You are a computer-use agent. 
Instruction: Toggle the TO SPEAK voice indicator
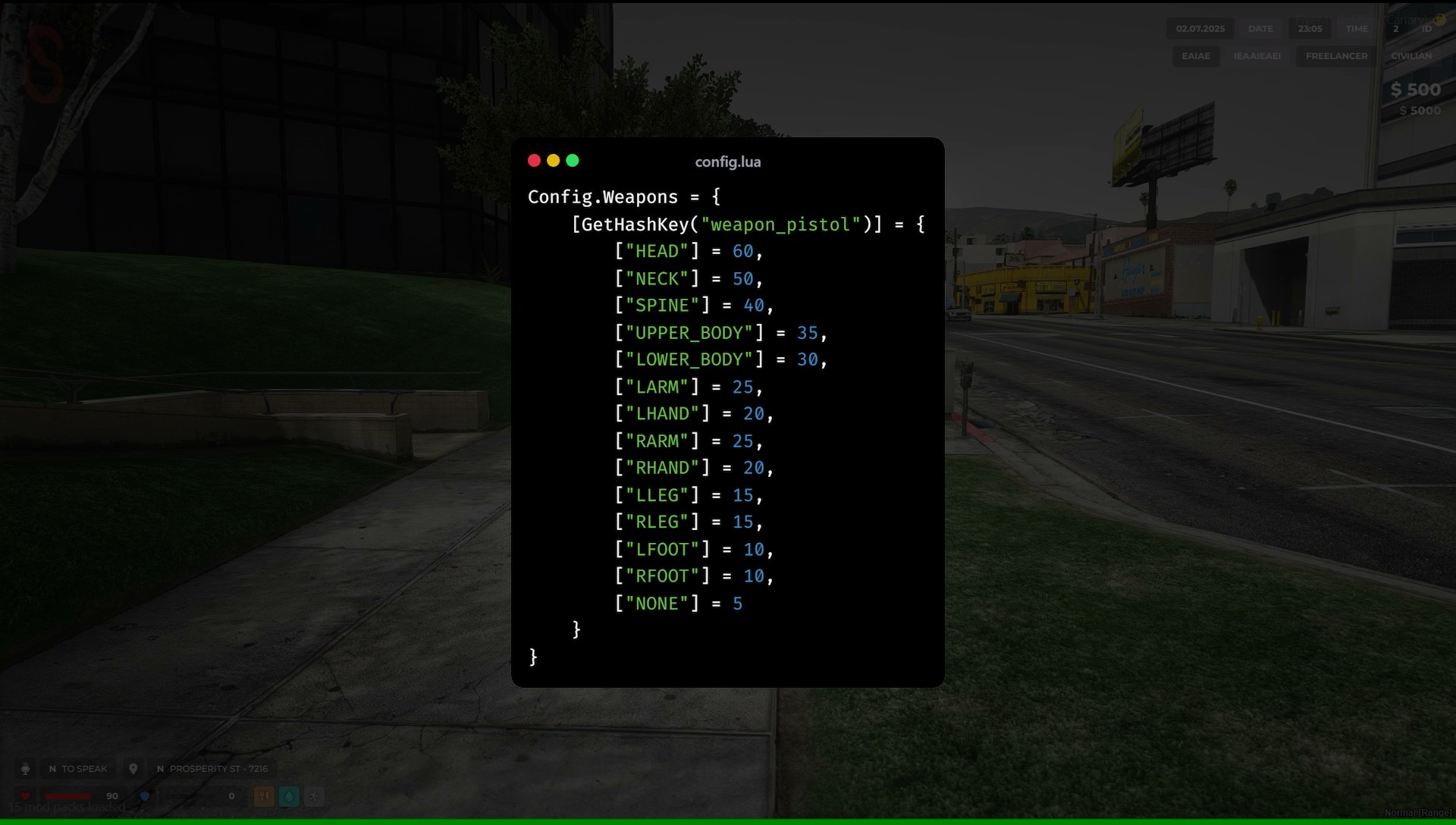(79, 768)
